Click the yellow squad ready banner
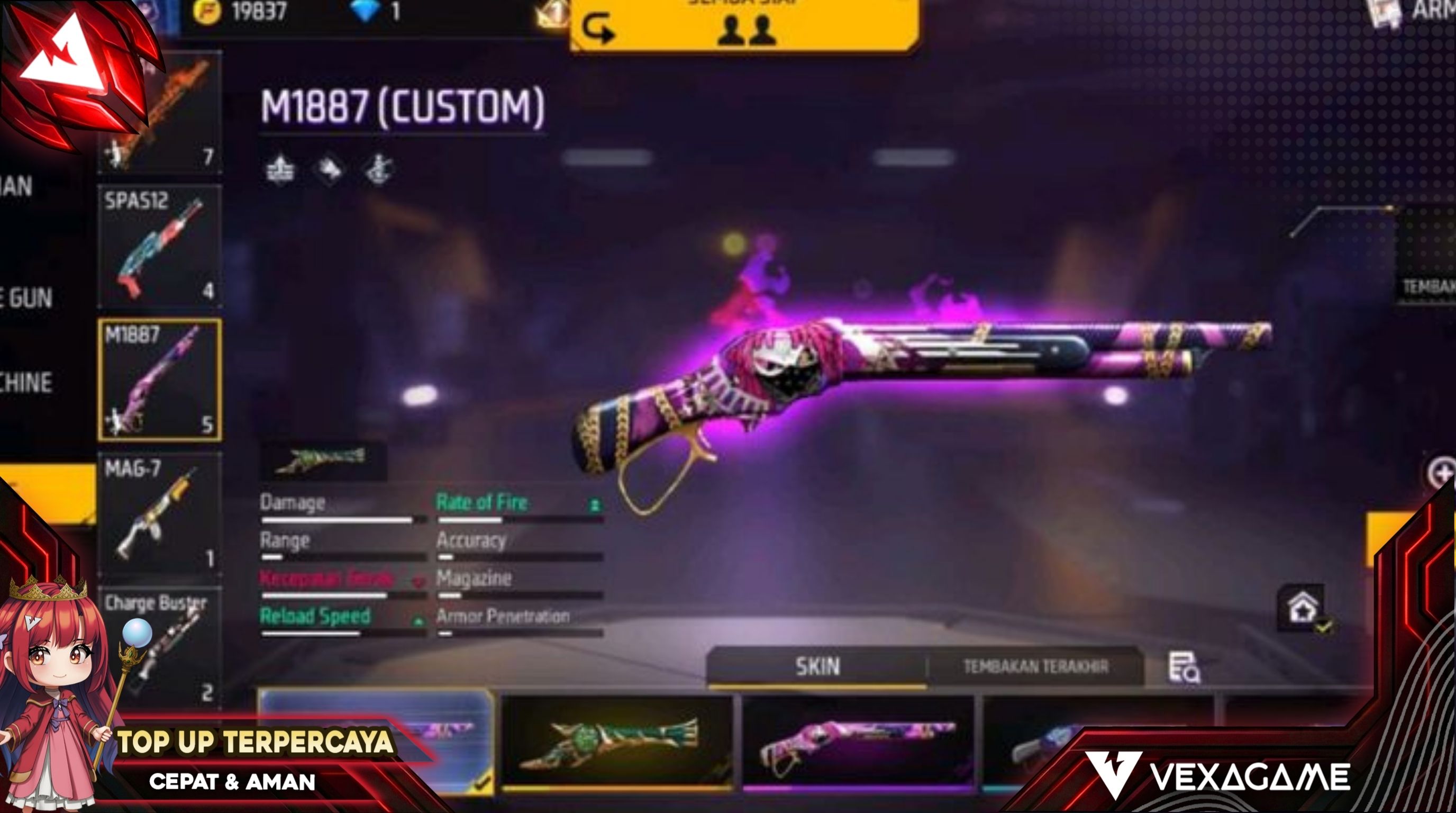 pos(745,25)
